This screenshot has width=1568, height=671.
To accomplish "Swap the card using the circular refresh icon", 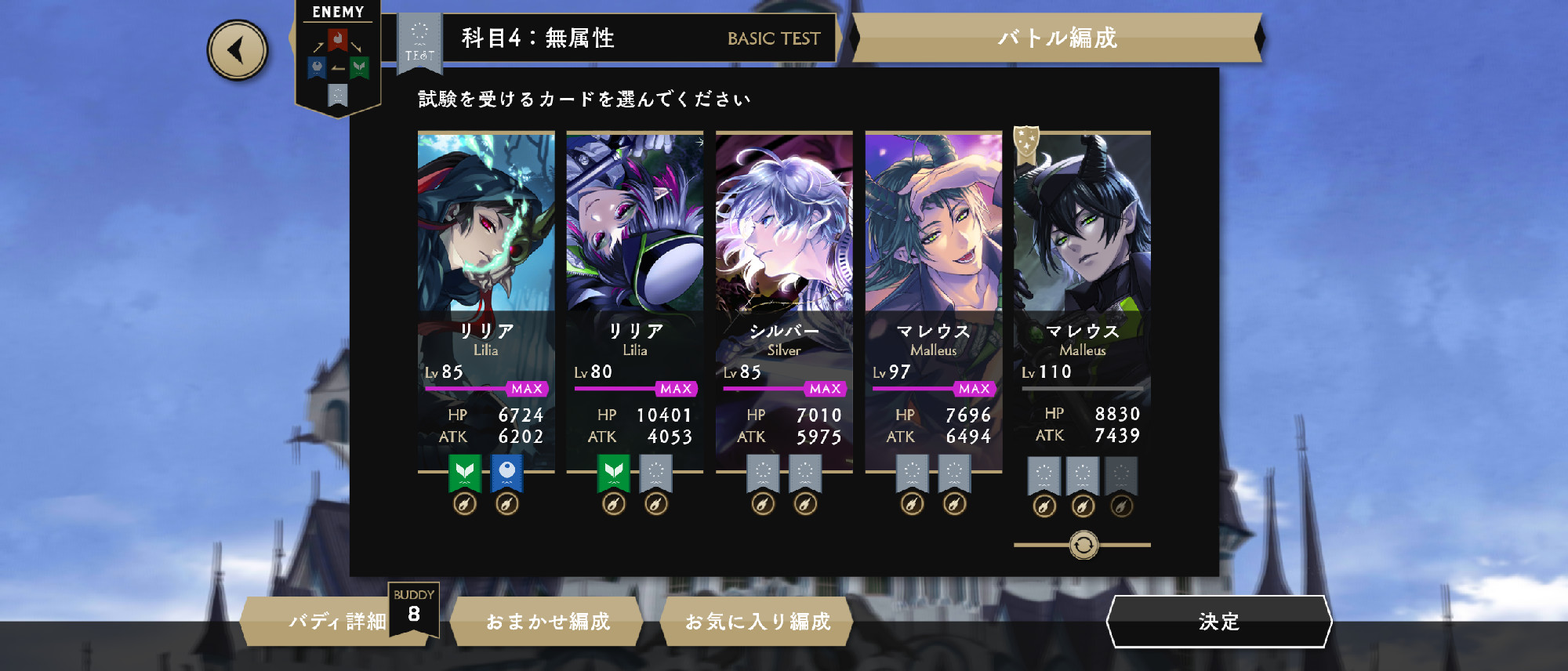I will [1083, 545].
